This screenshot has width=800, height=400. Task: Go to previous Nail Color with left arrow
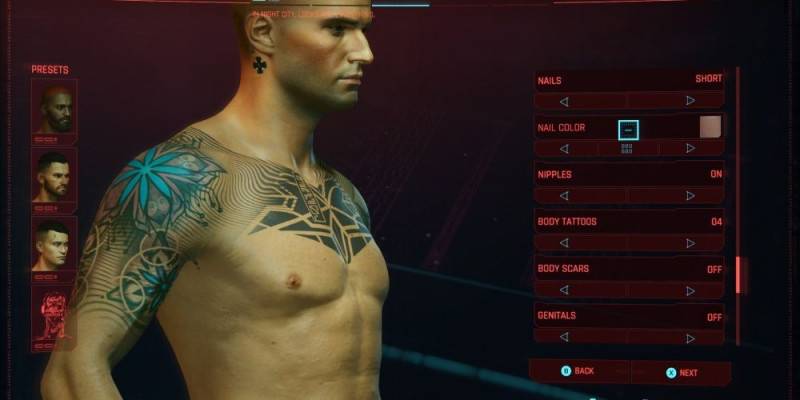point(564,149)
